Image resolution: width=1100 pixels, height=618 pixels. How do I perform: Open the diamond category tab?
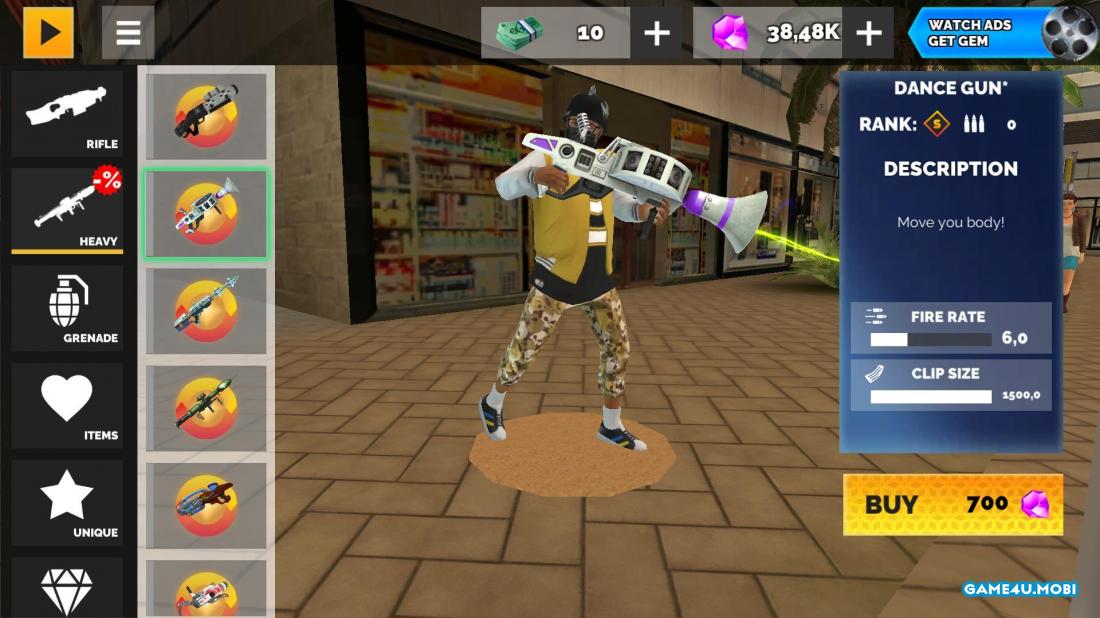click(67, 590)
